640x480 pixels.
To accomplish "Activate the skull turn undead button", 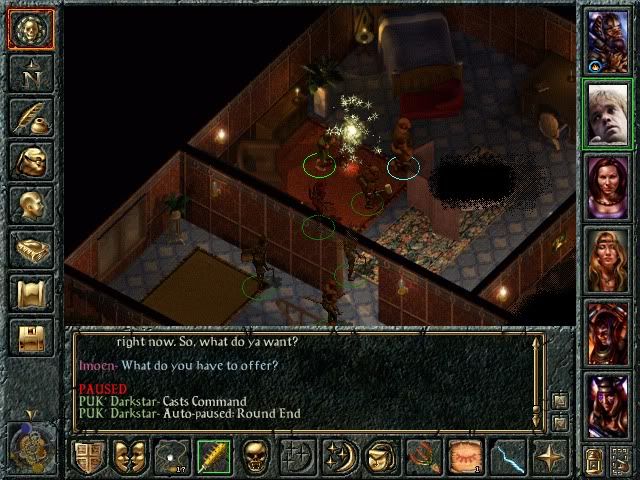I will click(256, 457).
